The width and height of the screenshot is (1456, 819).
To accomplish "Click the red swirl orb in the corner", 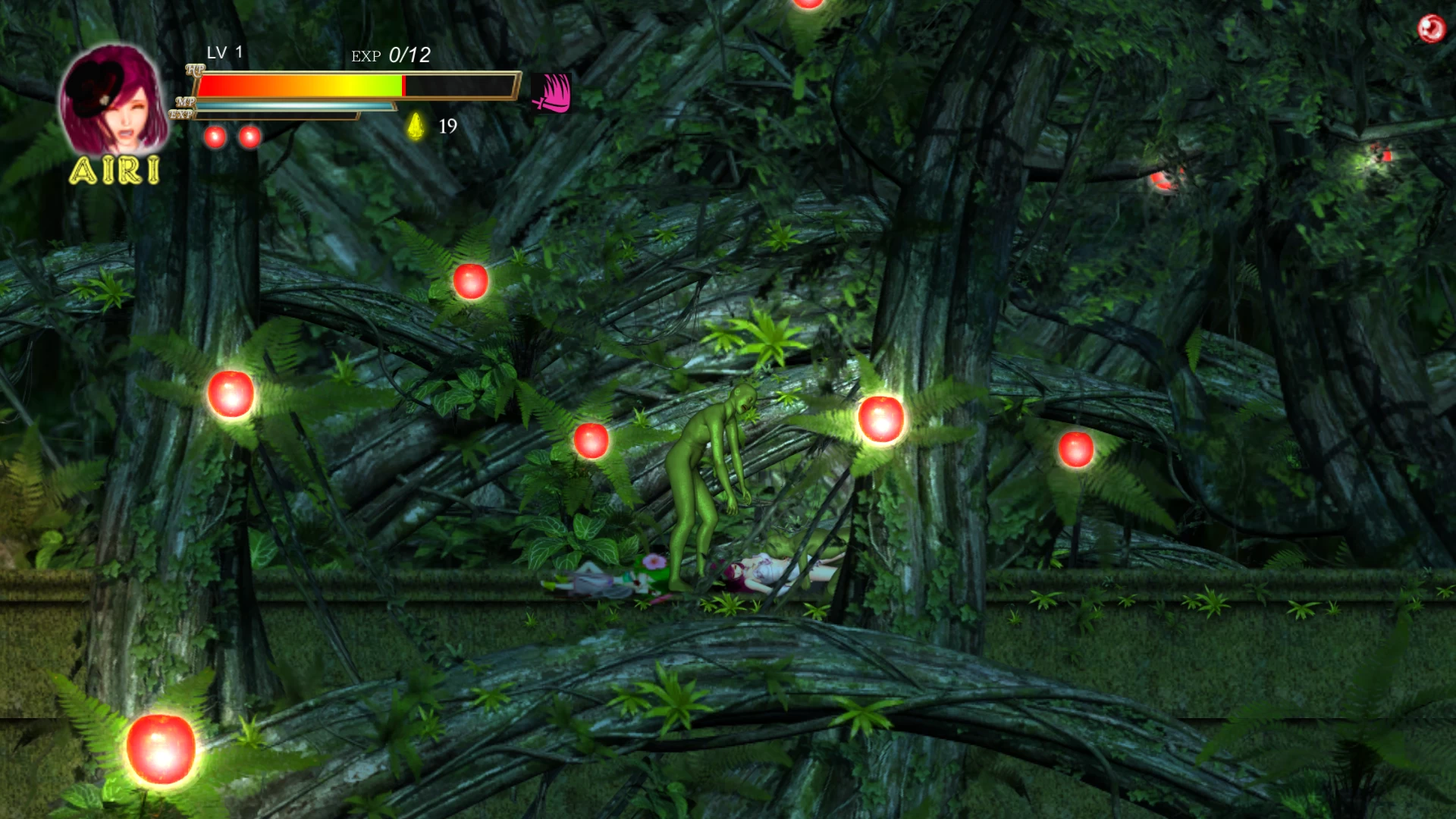I will point(1431,29).
